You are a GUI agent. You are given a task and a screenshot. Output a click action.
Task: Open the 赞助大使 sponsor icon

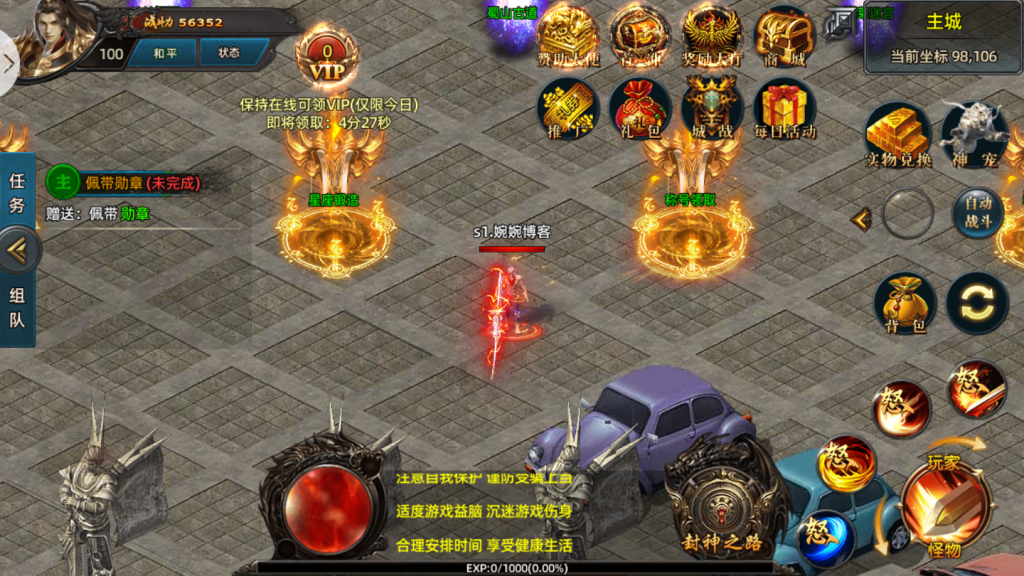coord(567,39)
